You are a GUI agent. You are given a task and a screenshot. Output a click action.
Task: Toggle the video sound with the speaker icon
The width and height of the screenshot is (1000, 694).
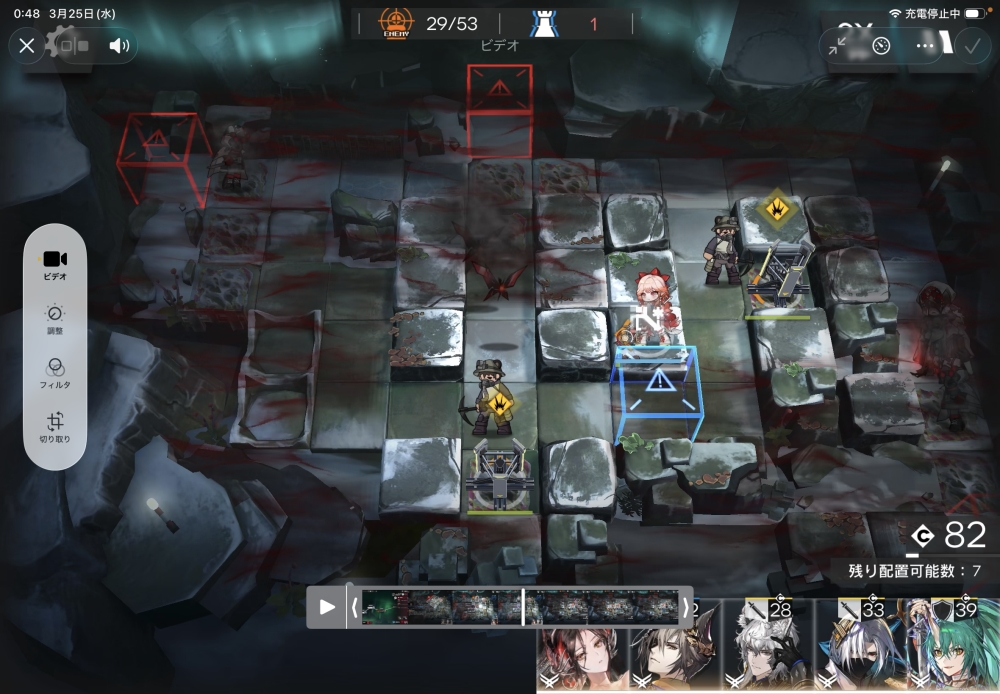click(x=119, y=46)
